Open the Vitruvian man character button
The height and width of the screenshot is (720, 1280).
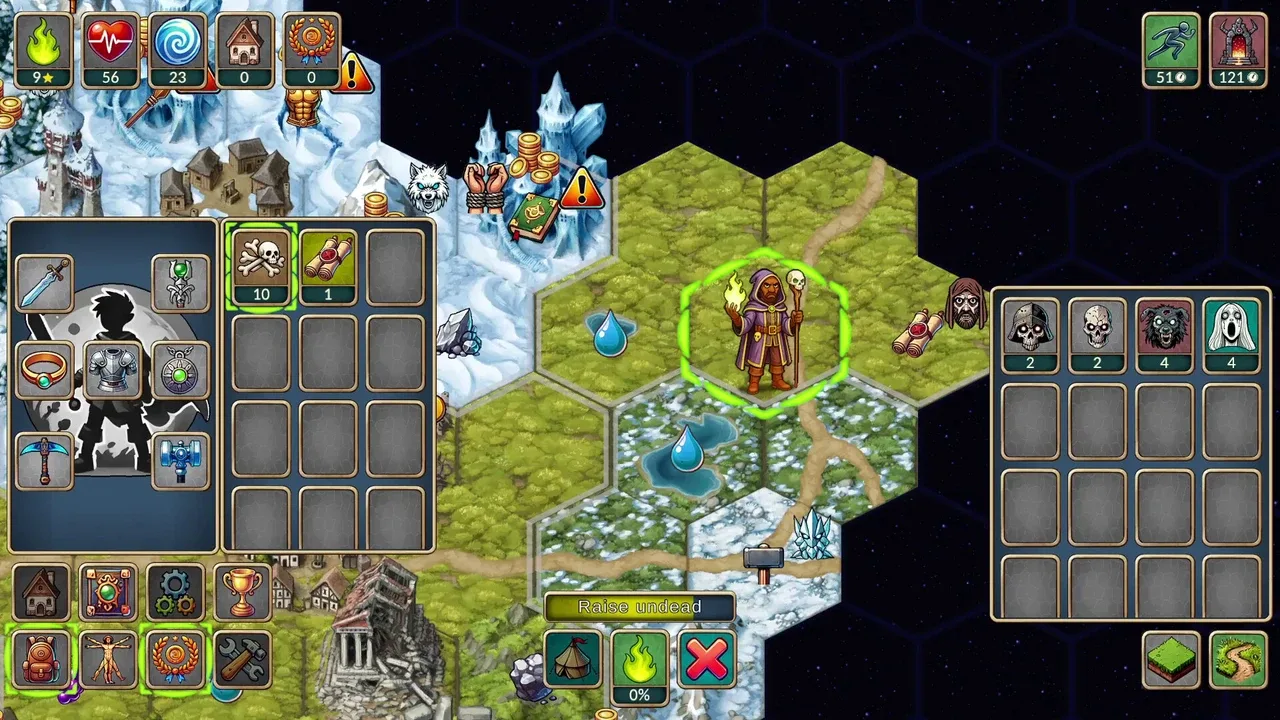click(x=108, y=659)
